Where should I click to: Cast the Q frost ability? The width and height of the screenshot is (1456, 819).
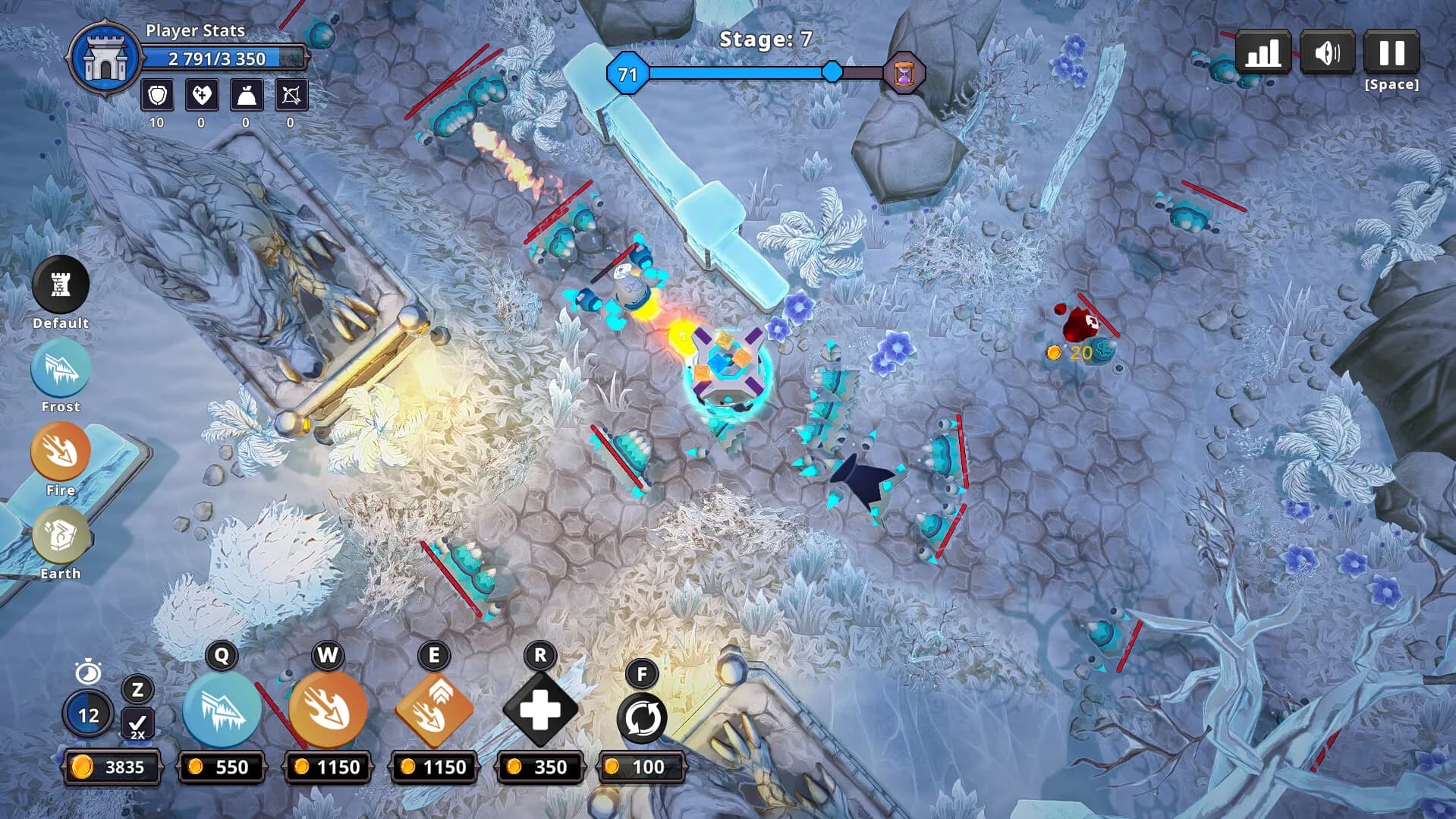(x=222, y=709)
